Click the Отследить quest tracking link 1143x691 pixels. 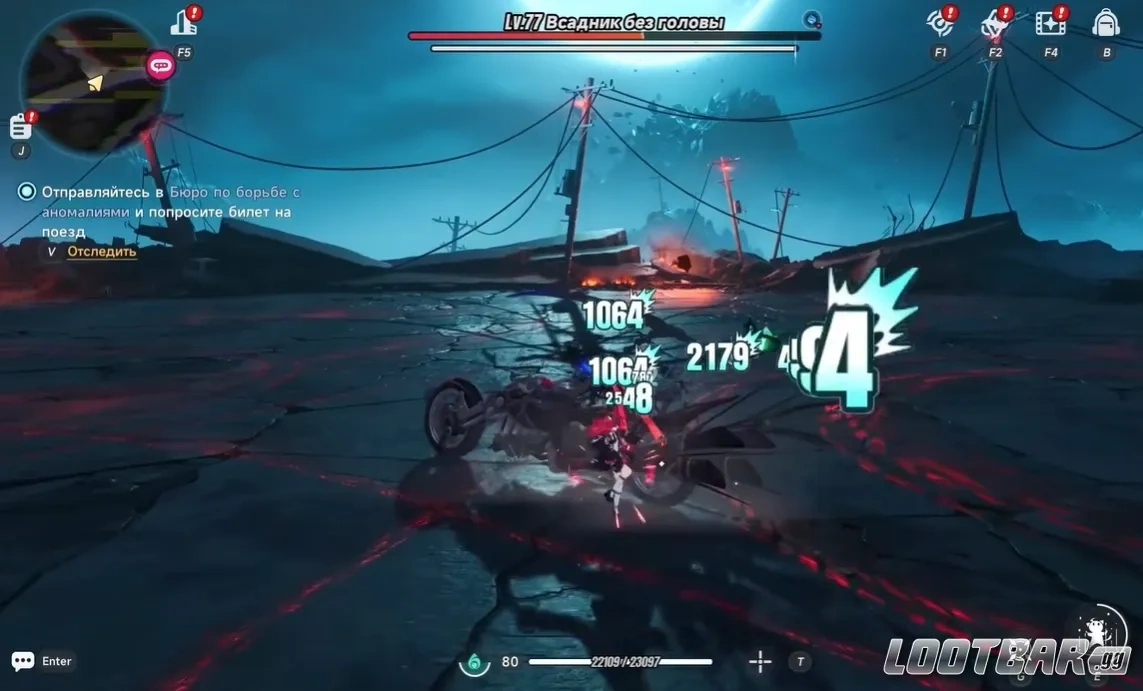(x=101, y=252)
